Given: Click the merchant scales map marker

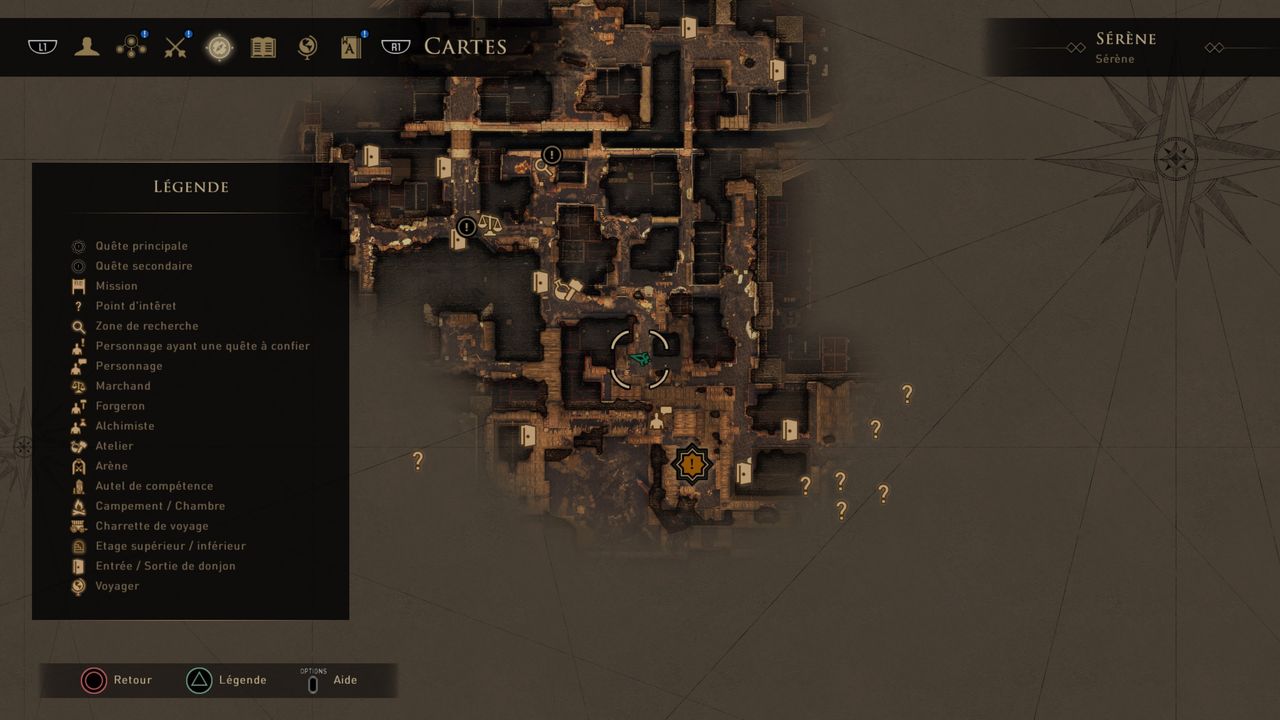Looking at the screenshot, I should click(489, 223).
